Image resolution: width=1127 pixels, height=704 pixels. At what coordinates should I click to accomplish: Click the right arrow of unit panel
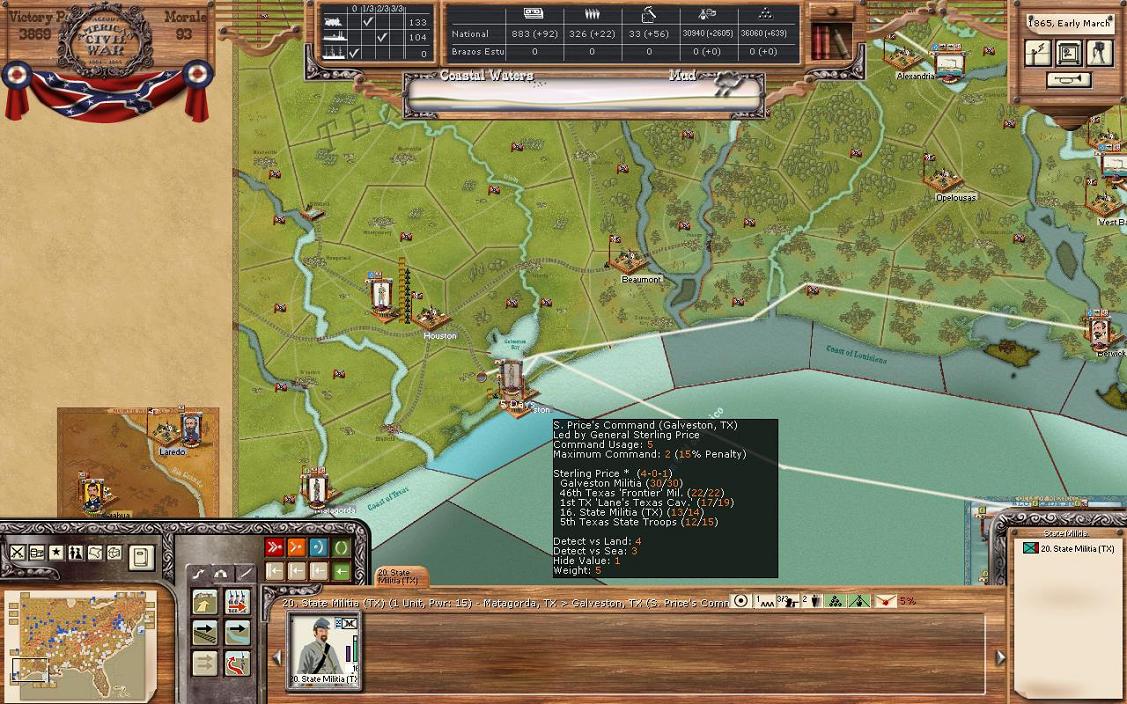1000,657
